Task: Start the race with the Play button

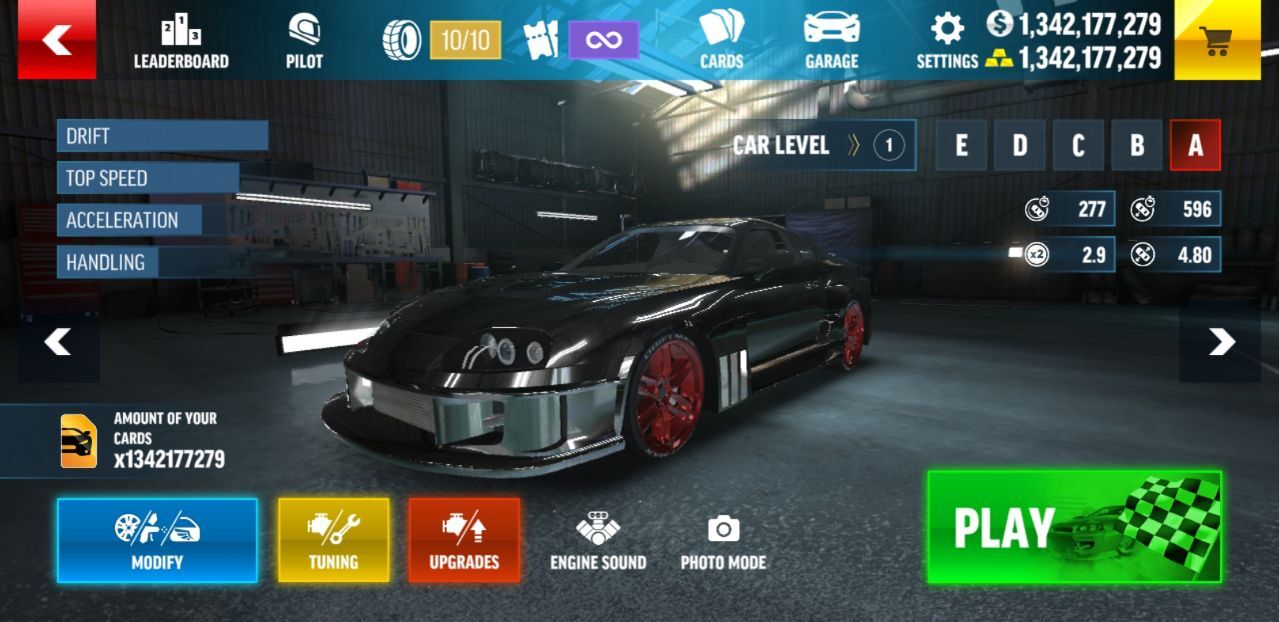Action: 1074,527
